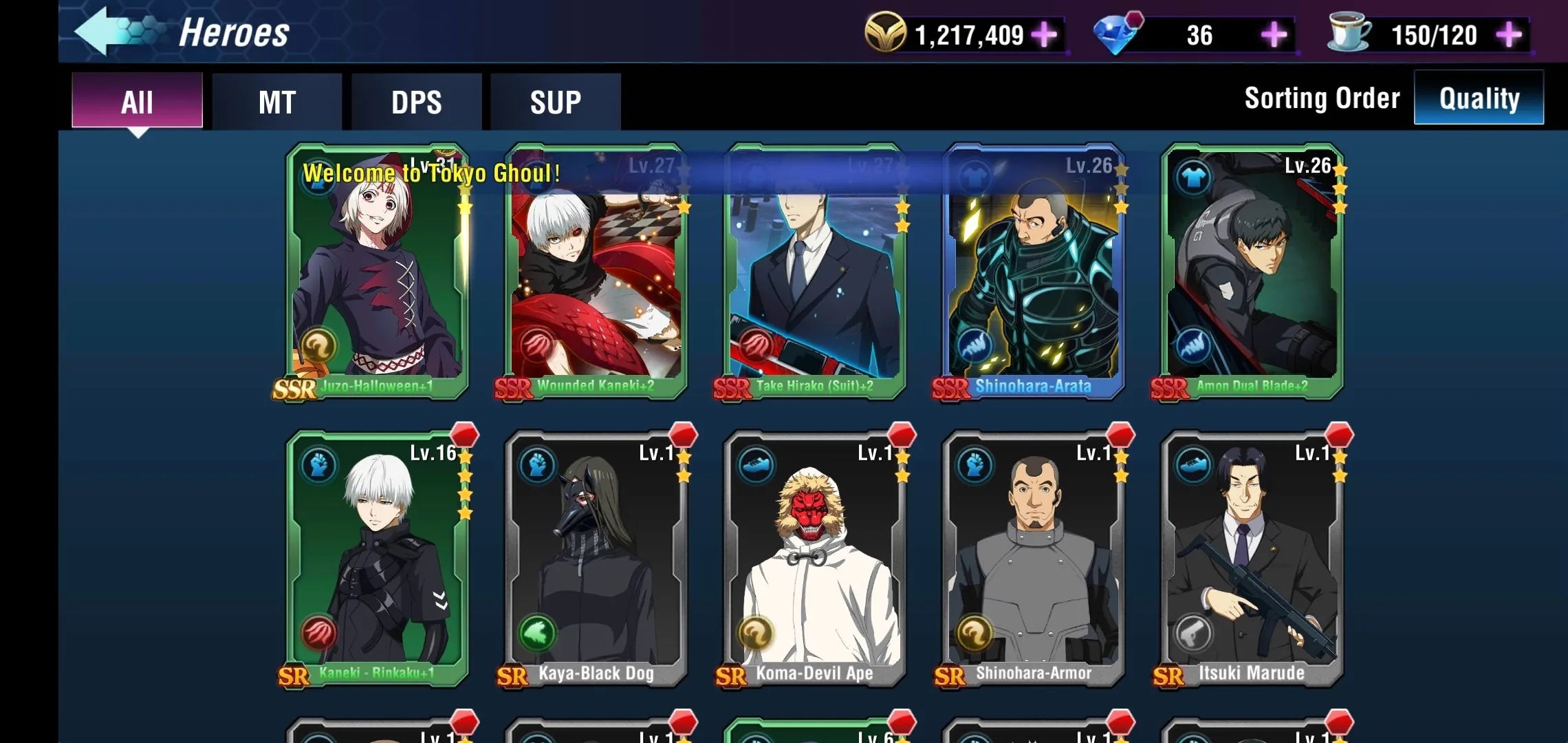
Task: Select the Wounded Kaneki card
Action: point(596,275)
